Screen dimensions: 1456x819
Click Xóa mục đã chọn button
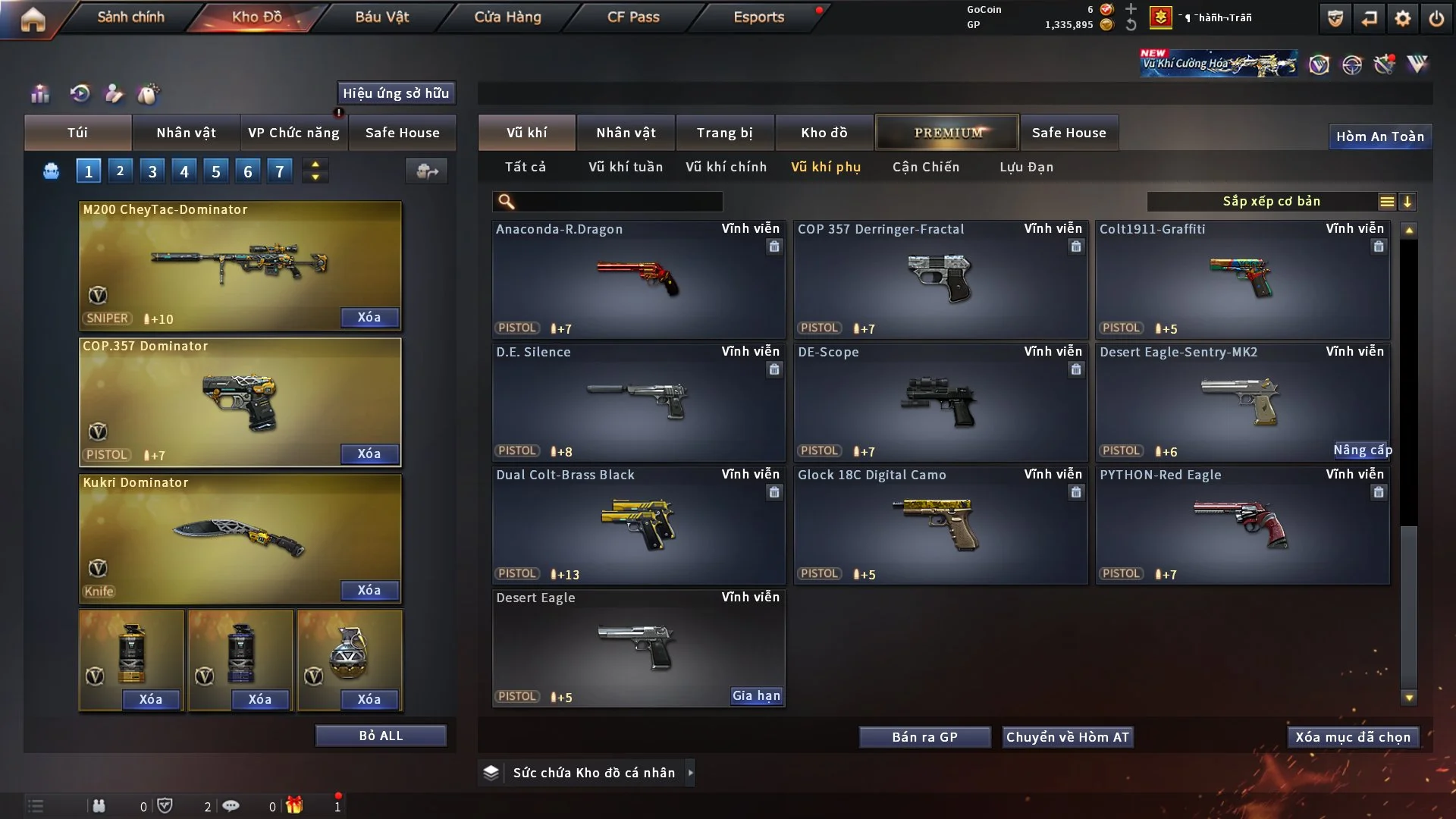pyautogui.click(x=1353, y=737)
